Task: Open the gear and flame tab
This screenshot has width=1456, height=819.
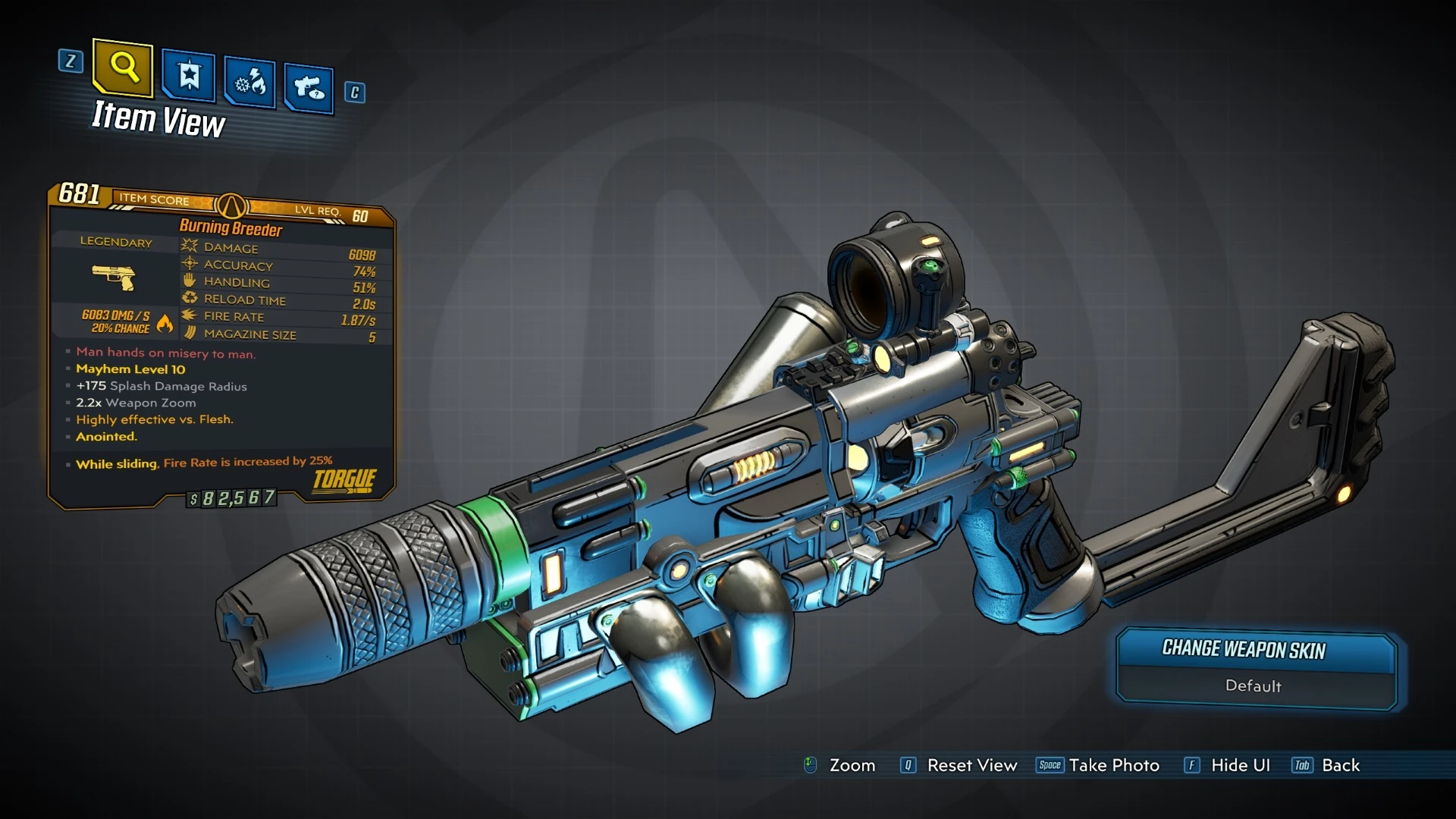Action: click(250, 82)
